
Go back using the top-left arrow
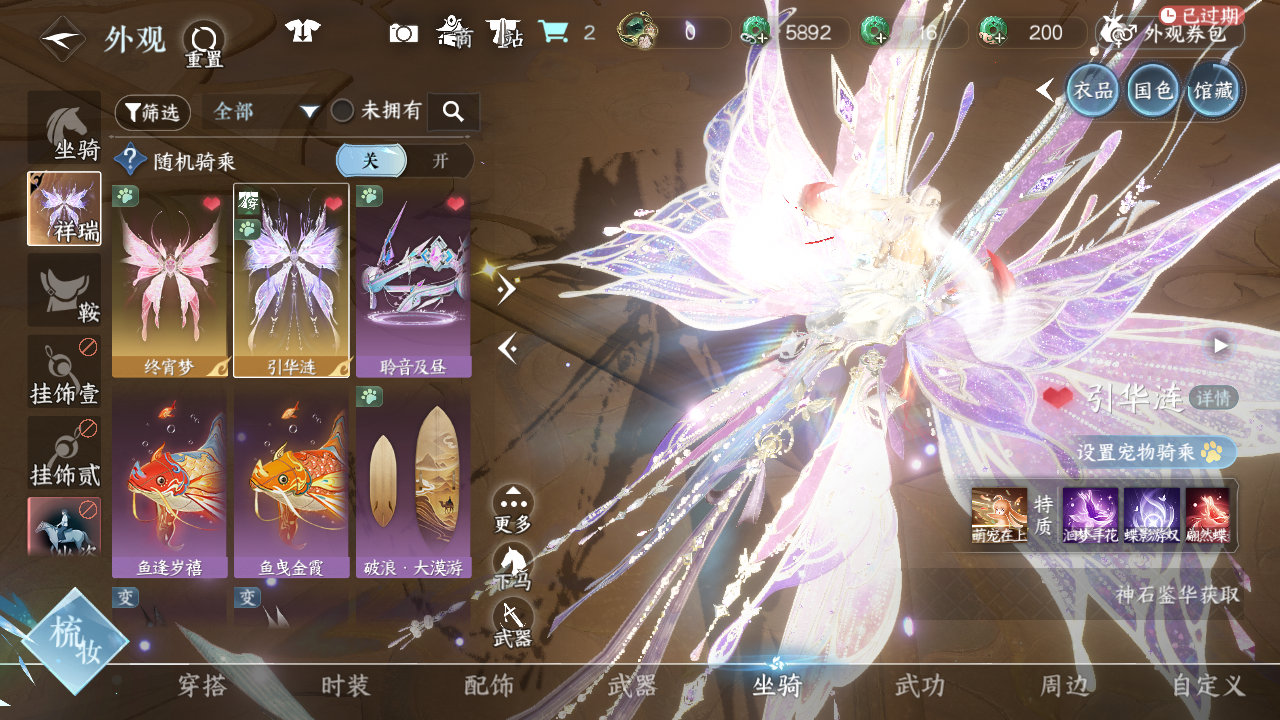pos(62,39)
